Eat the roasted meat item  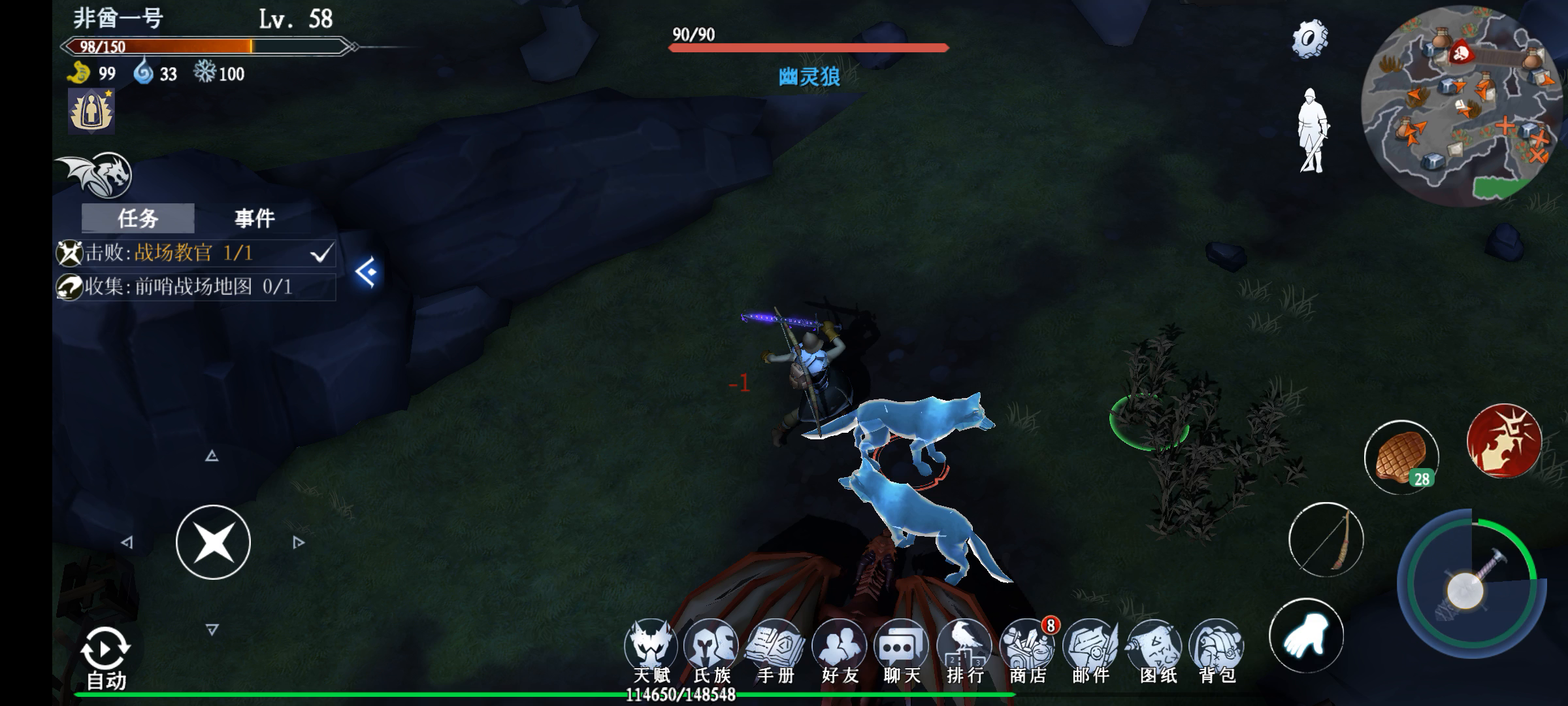[1401, 458]
